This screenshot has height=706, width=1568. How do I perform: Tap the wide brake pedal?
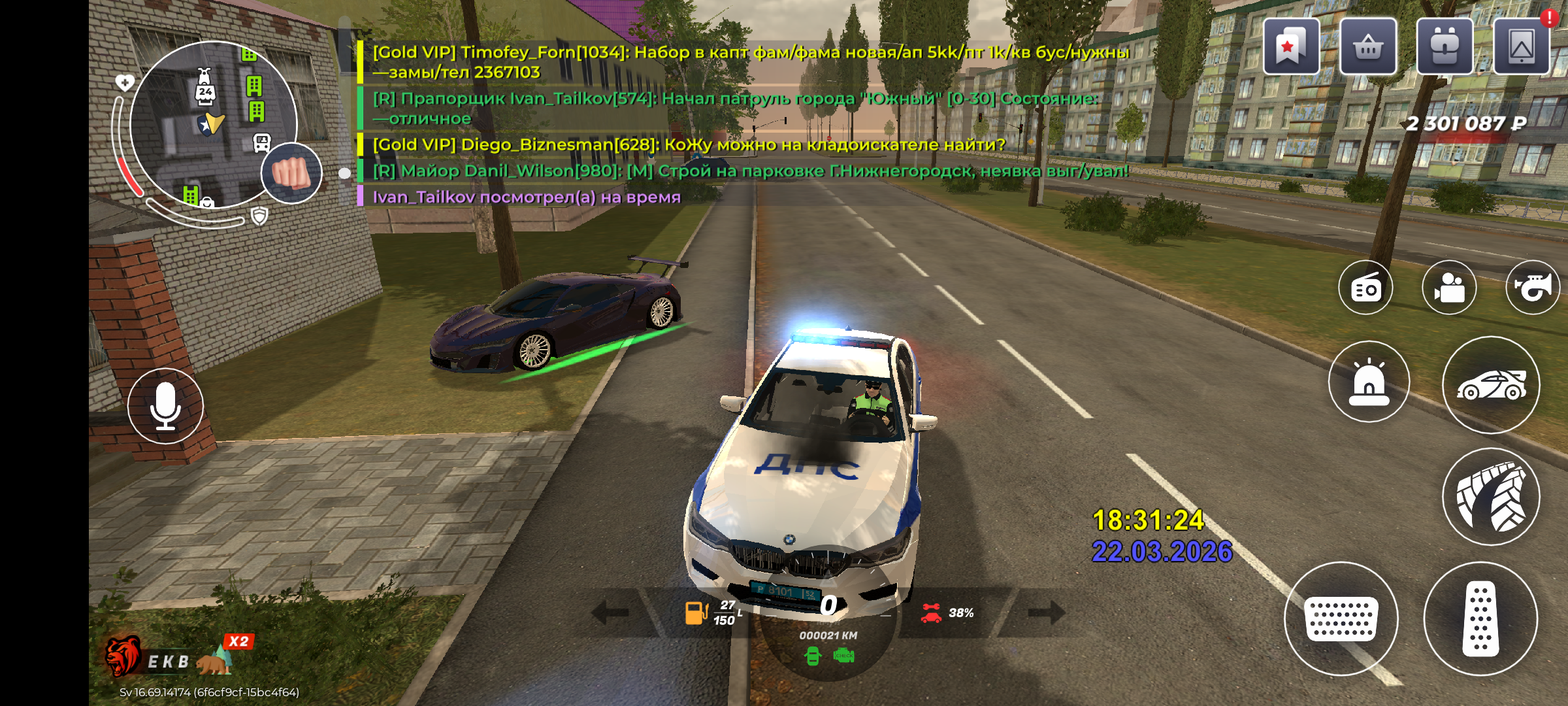pyautogui.click(x=1341, y=618)
